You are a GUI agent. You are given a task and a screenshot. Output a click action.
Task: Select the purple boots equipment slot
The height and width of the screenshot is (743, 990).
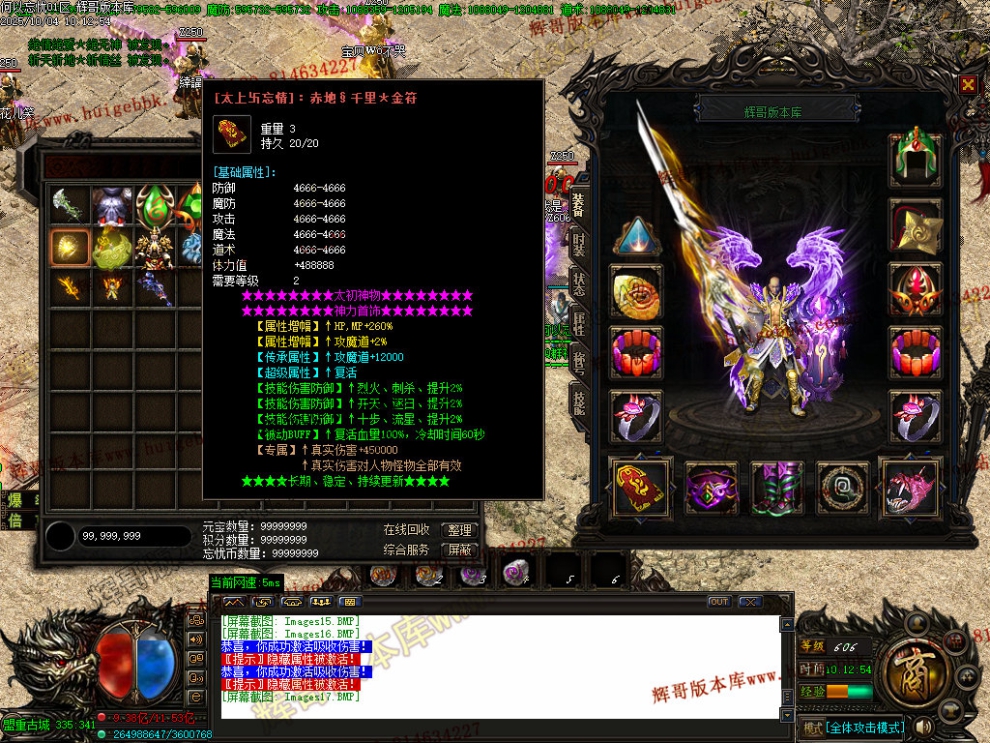coord(776,488)
